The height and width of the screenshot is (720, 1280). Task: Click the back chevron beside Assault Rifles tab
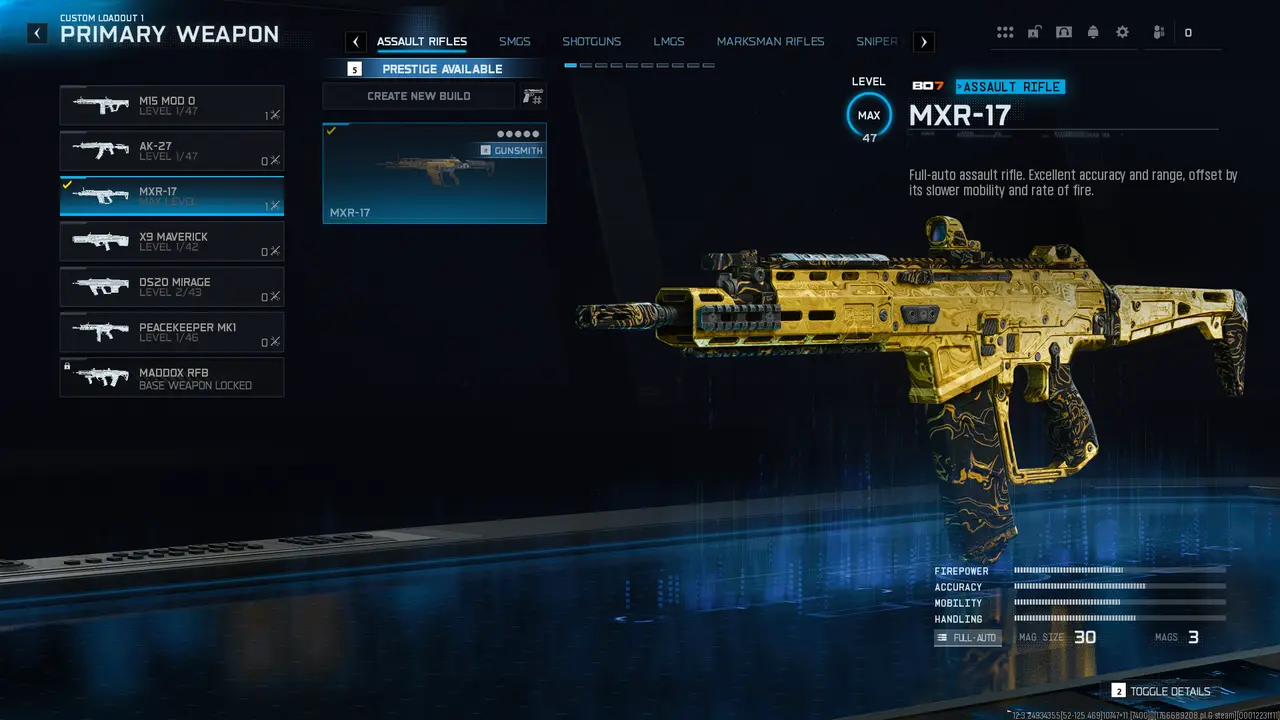click(355, 41)
